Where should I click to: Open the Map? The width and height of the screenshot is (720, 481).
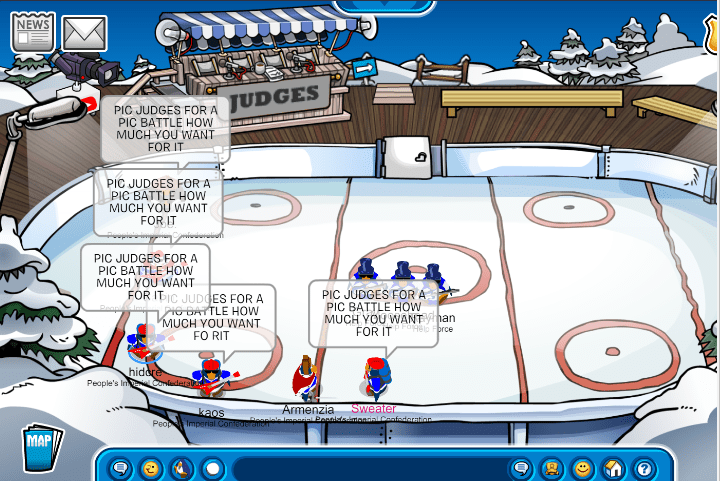[x=41, y=443]
